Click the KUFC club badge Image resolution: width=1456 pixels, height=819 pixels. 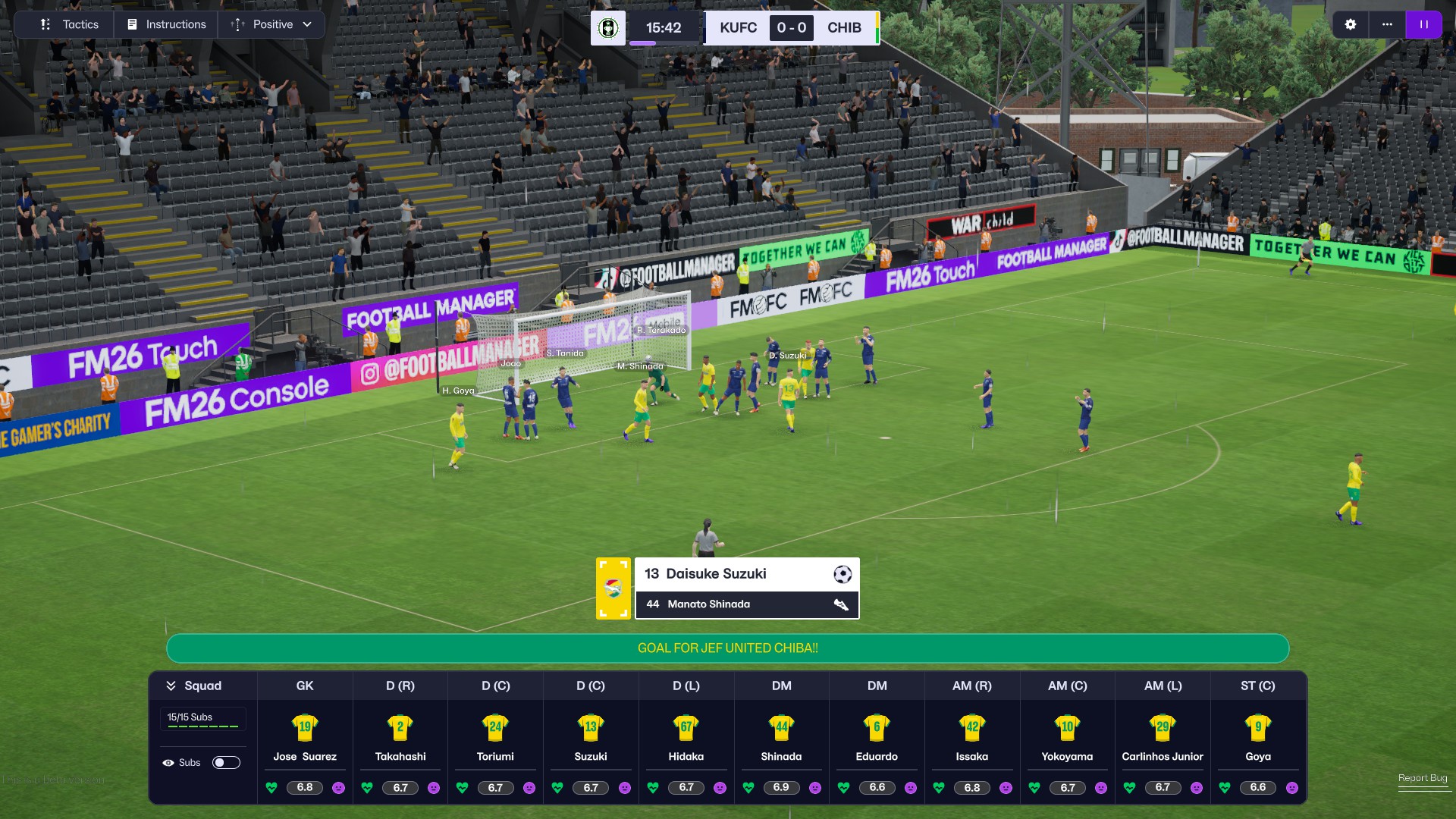[607, 28]
